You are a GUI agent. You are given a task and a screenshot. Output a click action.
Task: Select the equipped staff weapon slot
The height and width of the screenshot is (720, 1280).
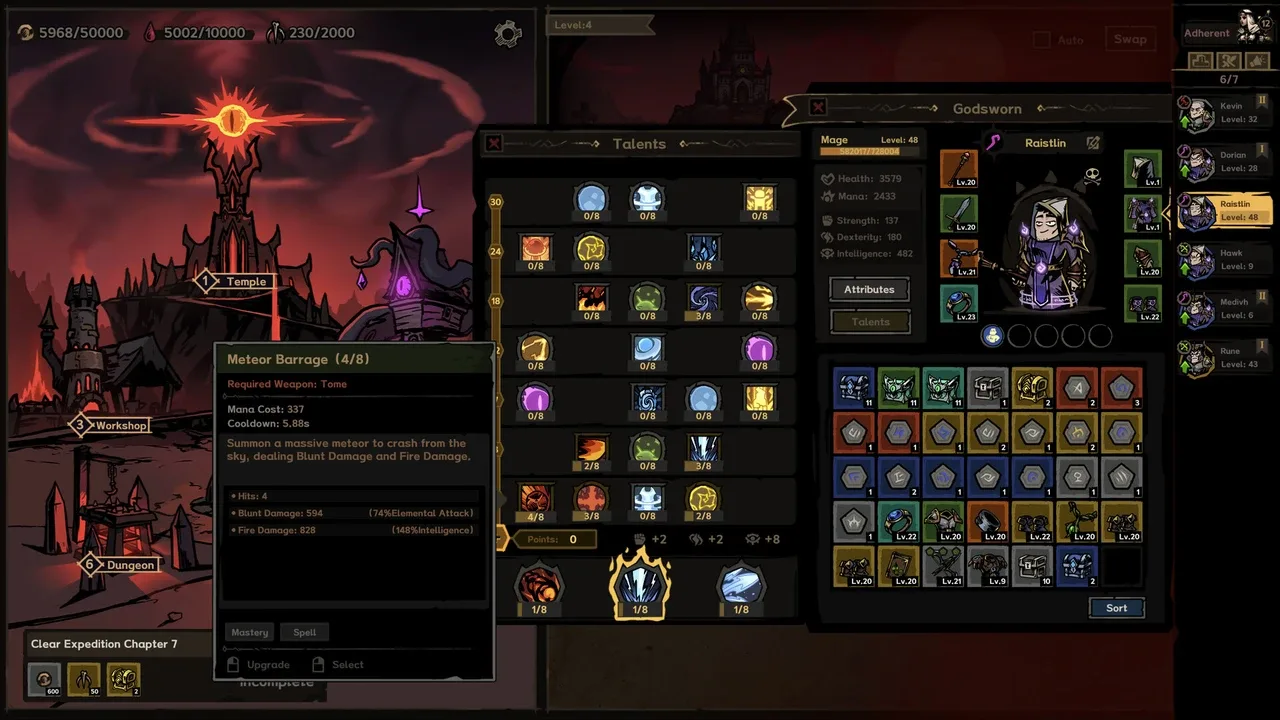[x=959, y=169]
